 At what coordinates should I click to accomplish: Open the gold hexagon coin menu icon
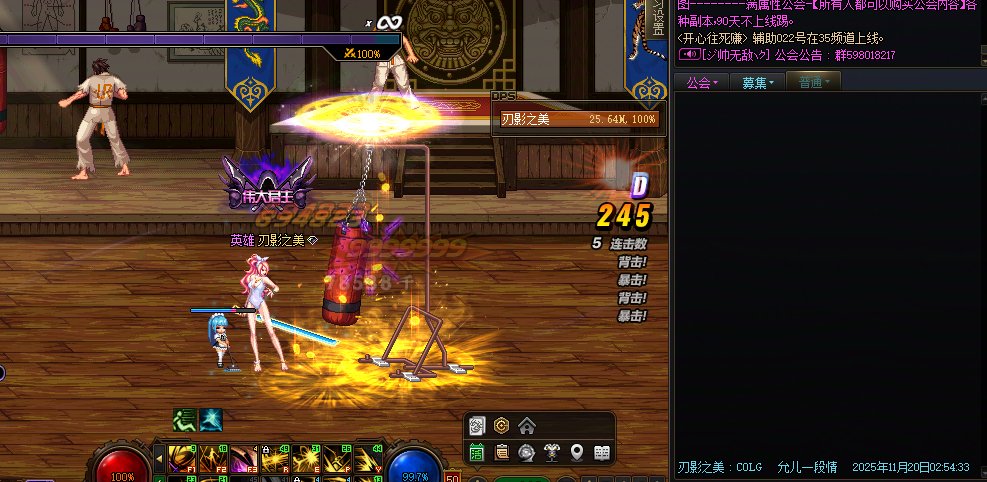[x=502, y=427]
